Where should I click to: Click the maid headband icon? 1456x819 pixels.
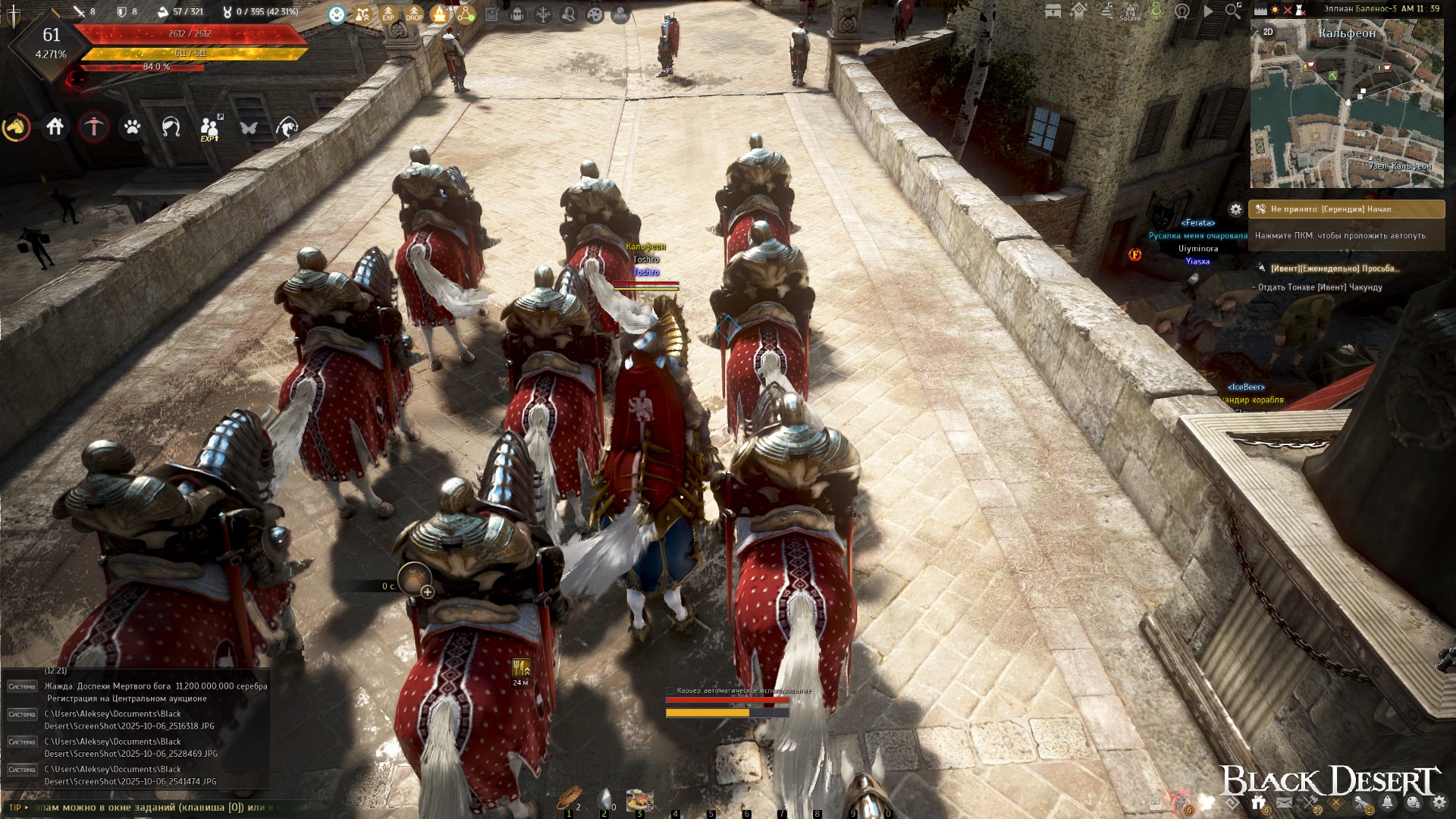[x=171, y=127]
